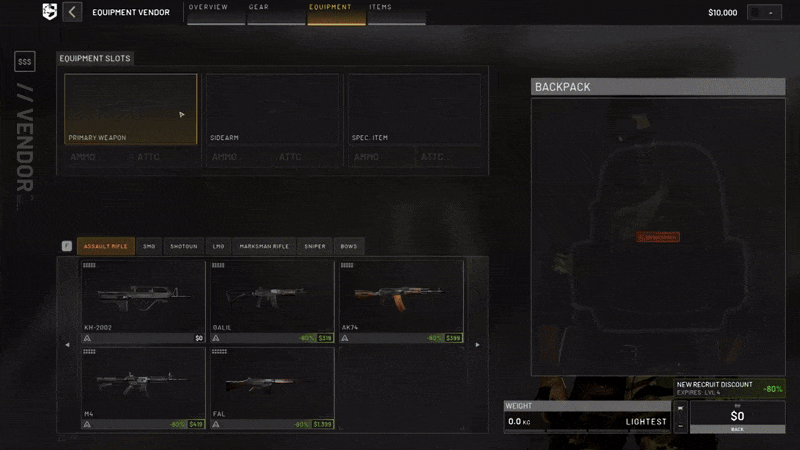Screen dimensions: 800x450
Task: Select the Galil assault rifle
Action: (x=271, y=300)
